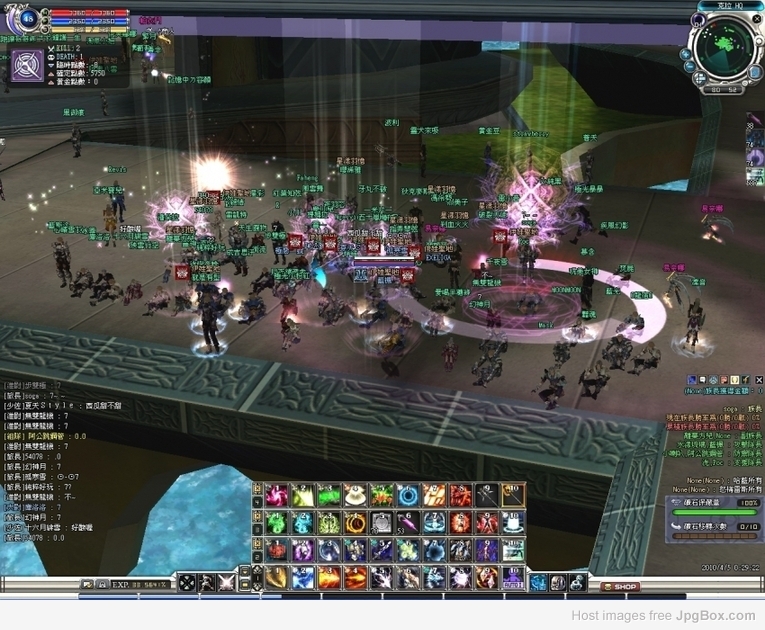The width and height of the screenshot is (765, 630).
Task: Activate the pink swirl skill in slot 1
Action: pyautogui.click(x=277, y=495)
